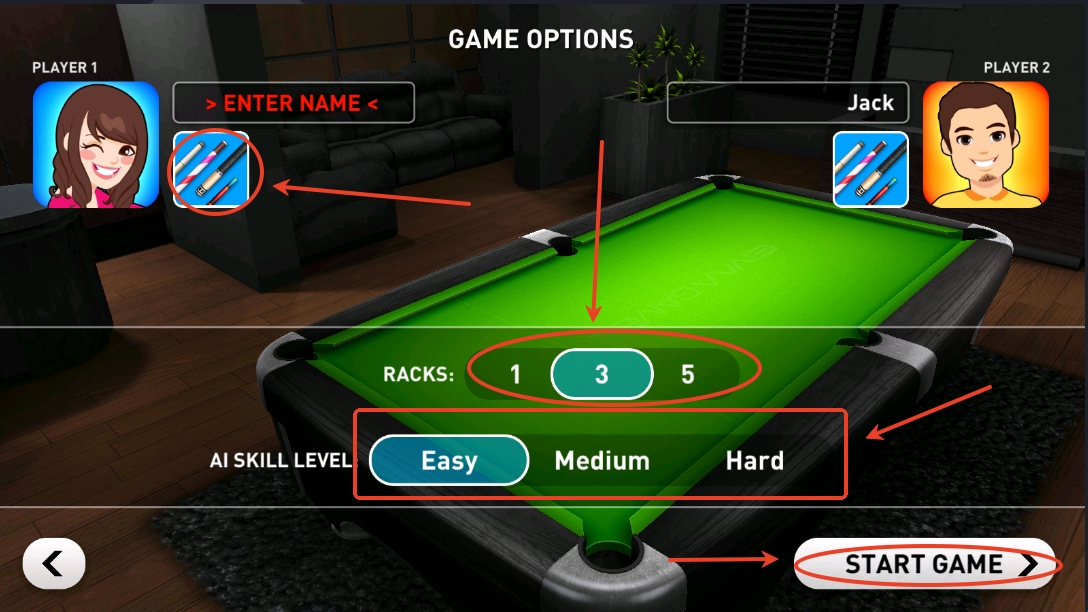Choose Easy AI skill level
The width and height of the screenshot is (1088, 612).
pos(449,461)
